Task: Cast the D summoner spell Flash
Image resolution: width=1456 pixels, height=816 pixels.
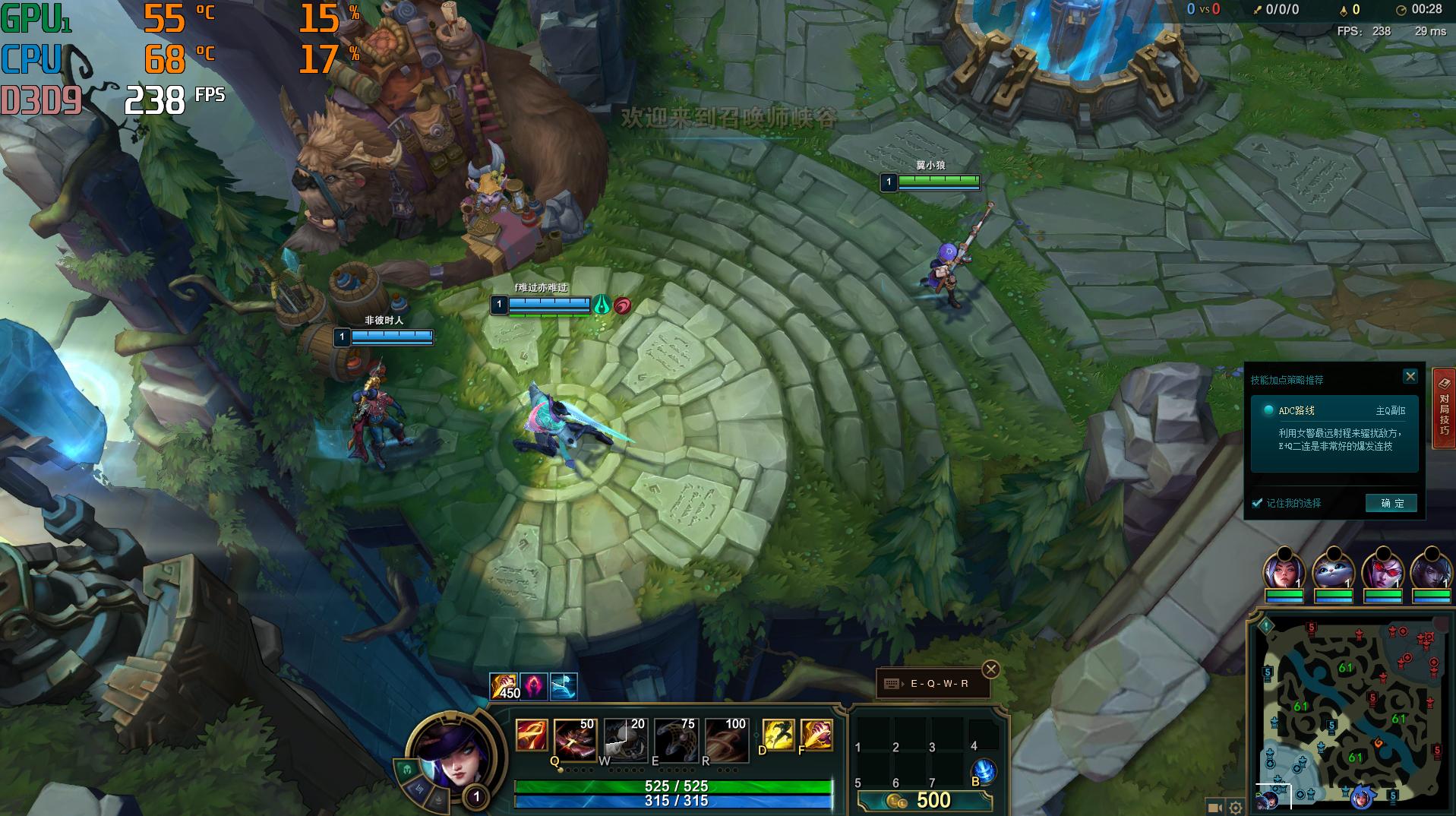Action: (x=778, y=735)
